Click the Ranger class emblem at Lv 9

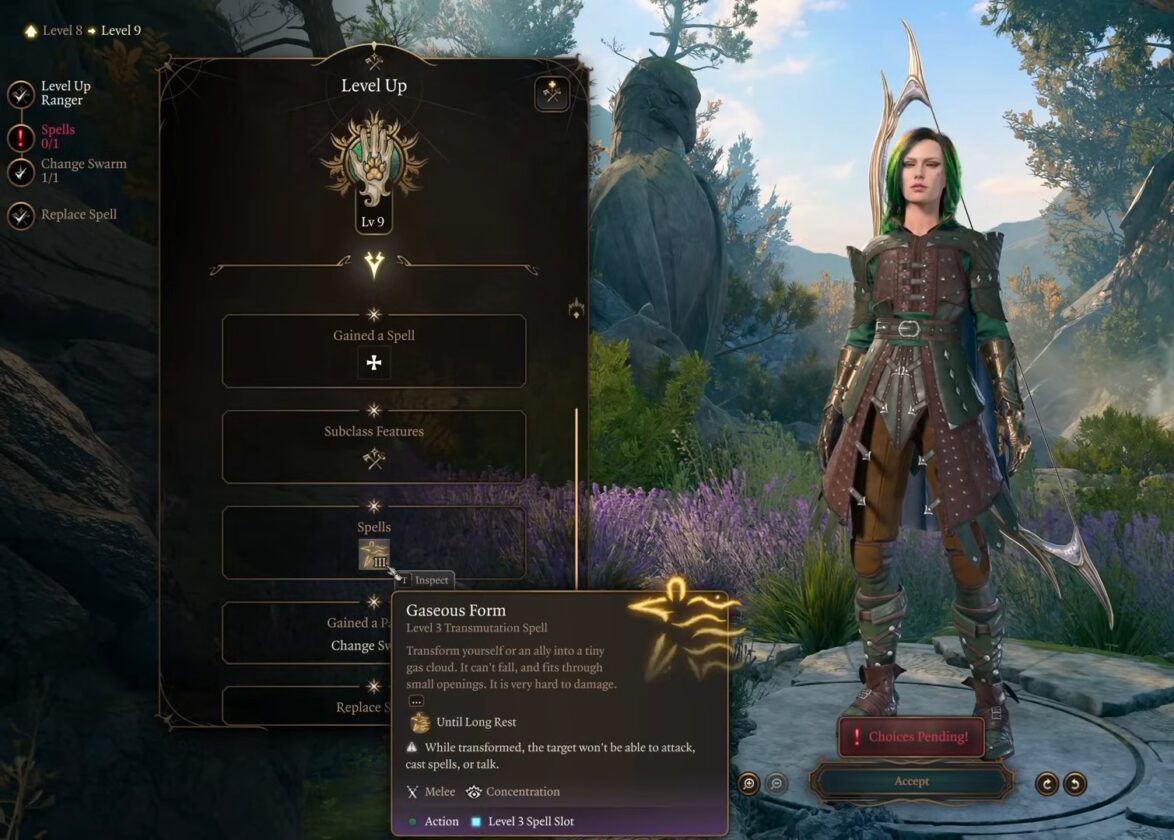pyautogui.click(x=374, y=160)
